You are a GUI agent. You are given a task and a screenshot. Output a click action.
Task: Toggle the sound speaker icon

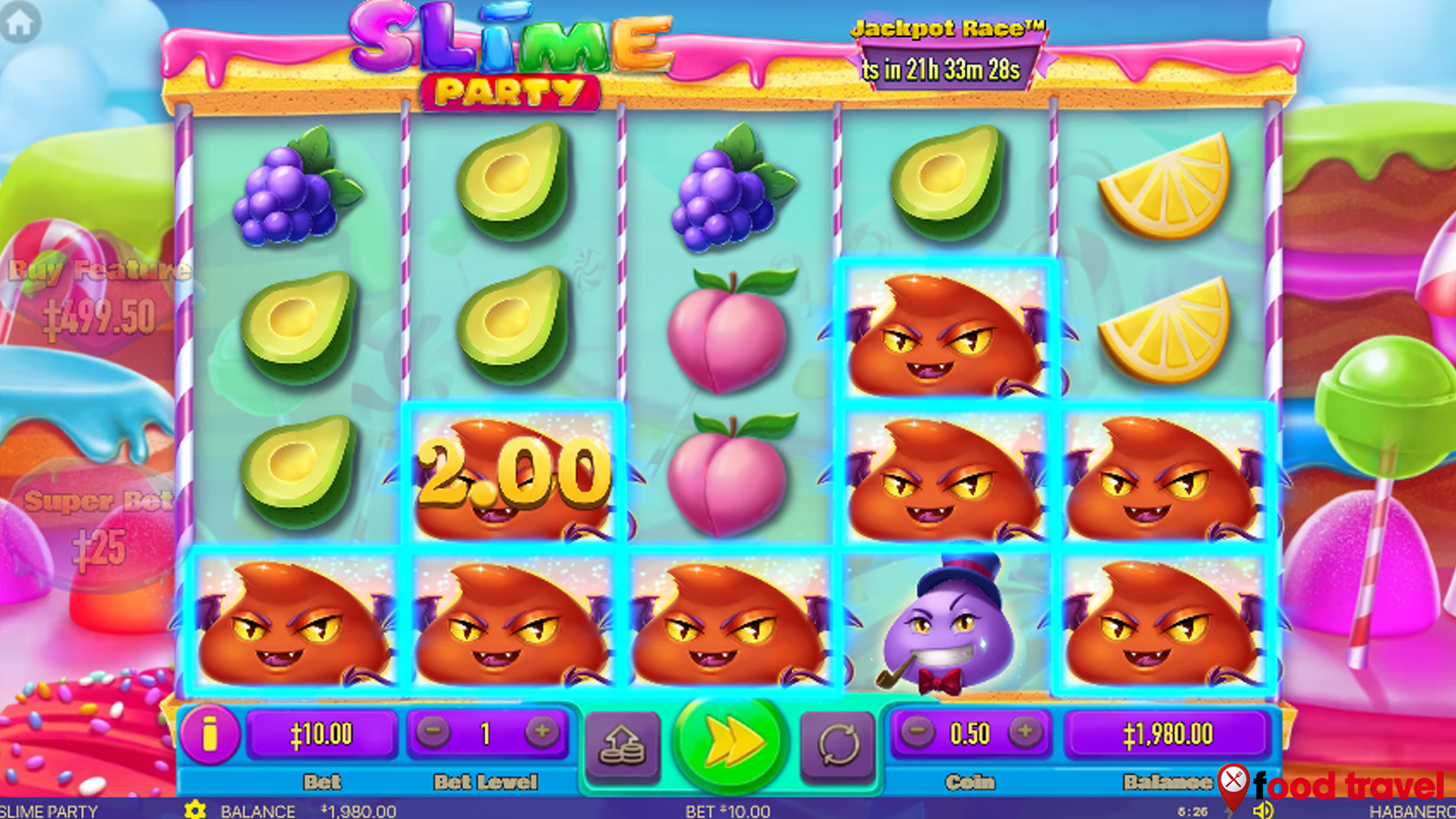pyautogui.click(x=1263, y=810)
